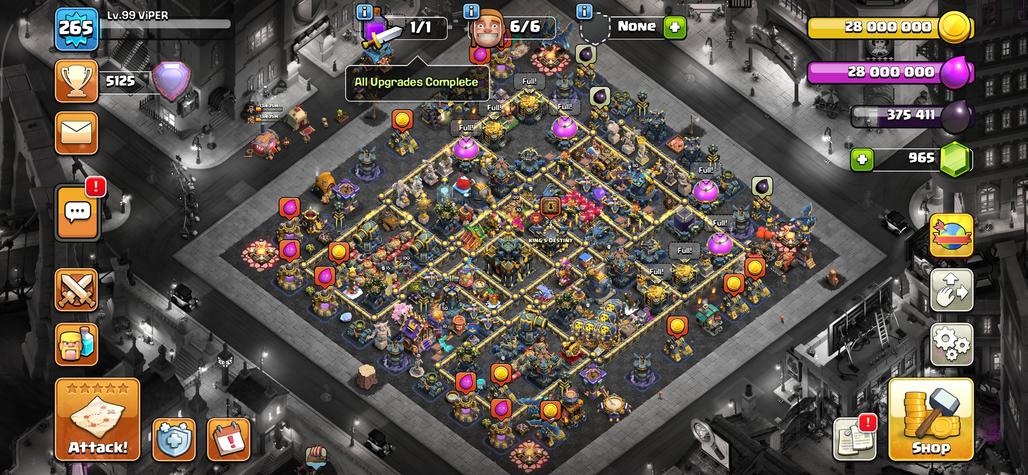Select the hand with arrows button
The image size is (1028, 475).
pos(951,291)
